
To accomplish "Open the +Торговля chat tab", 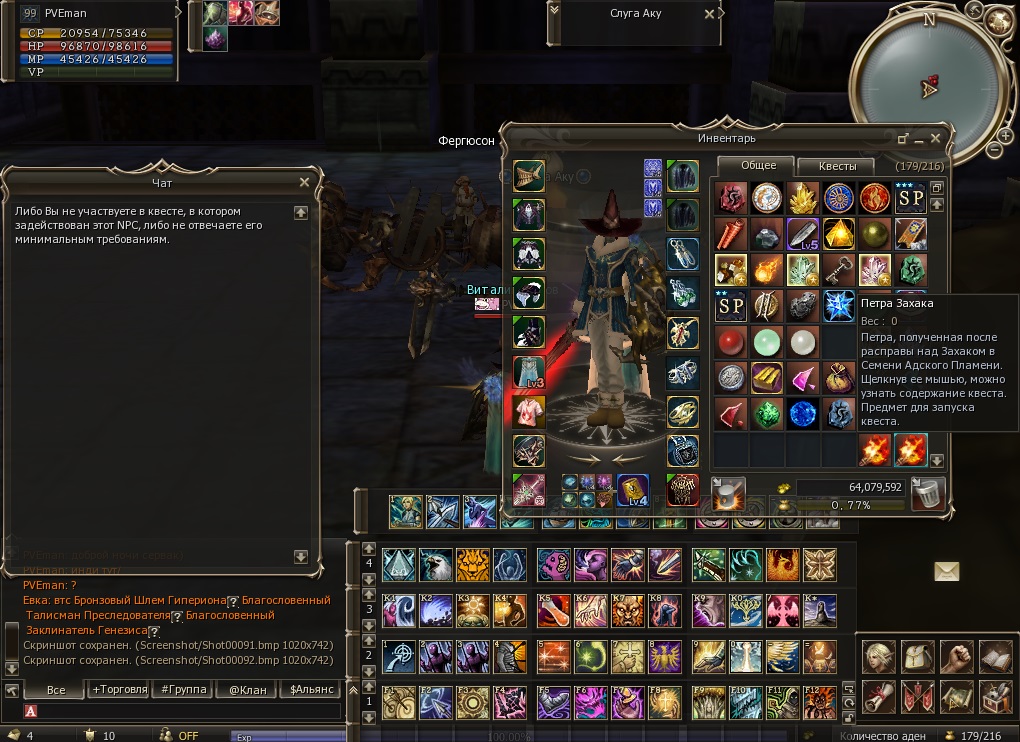I will click(118, 689).
